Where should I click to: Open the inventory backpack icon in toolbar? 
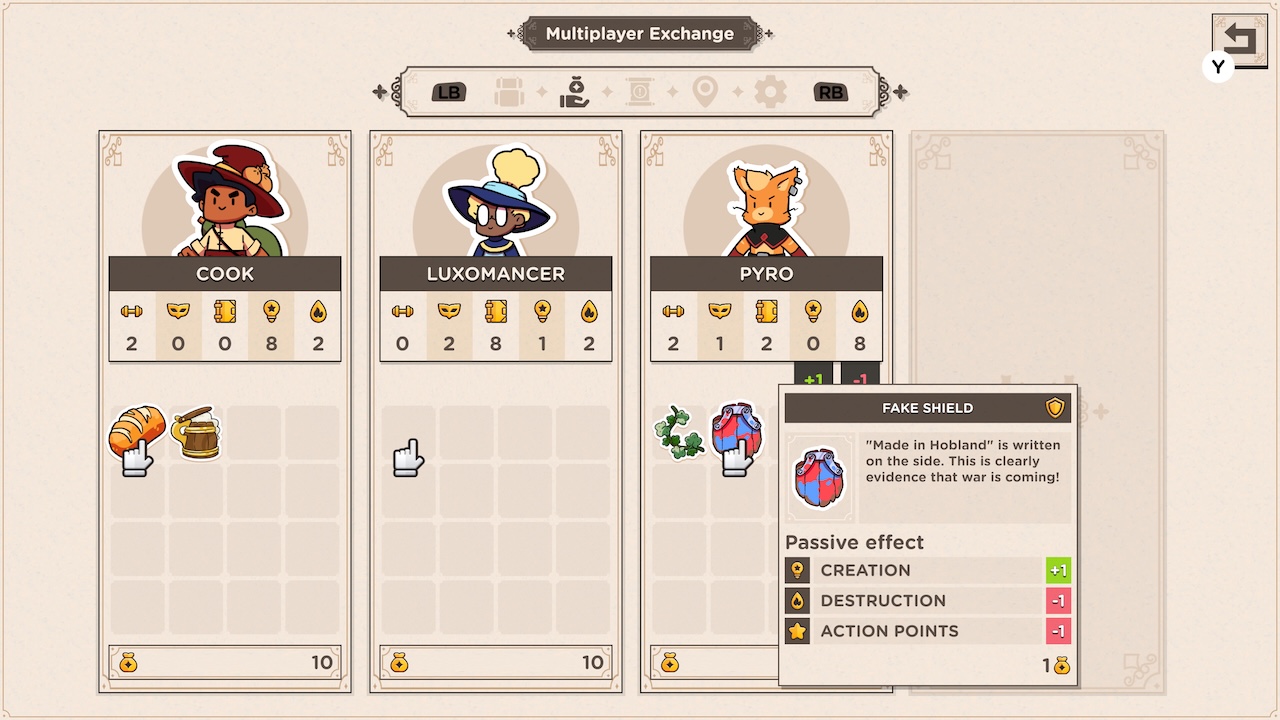[509, 91]
